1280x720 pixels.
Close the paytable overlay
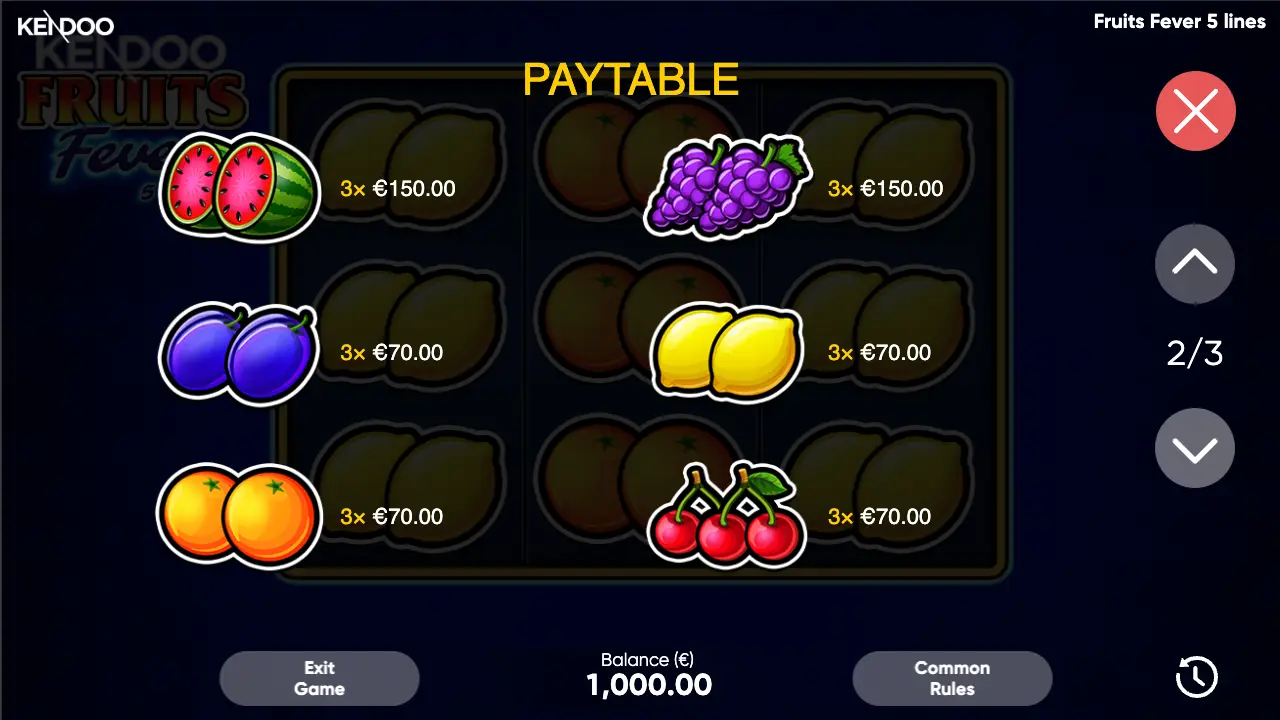pyautogui.click(x=1195, y=111)
